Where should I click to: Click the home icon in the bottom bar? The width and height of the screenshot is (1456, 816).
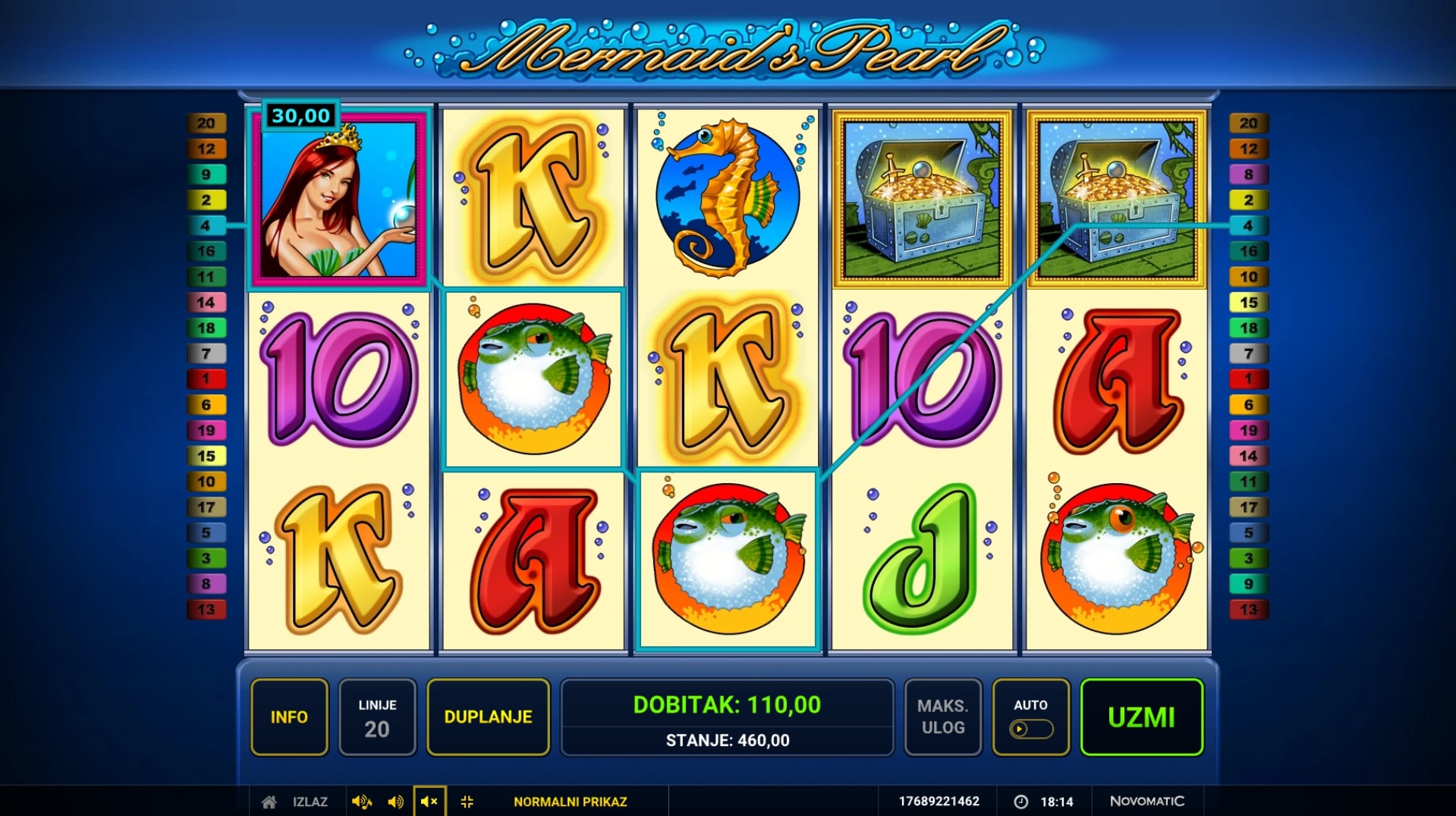(x=269, y=802)
